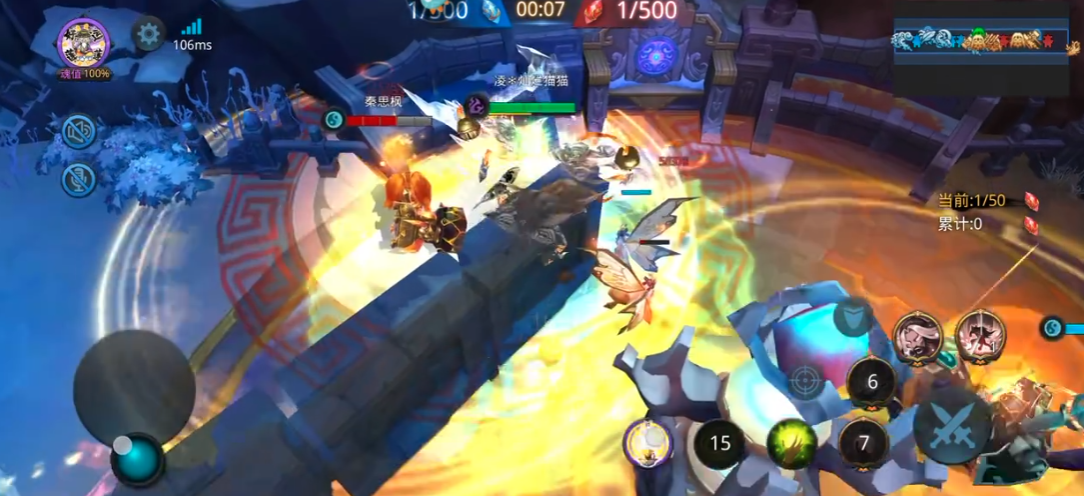Tap the crossed swords basic attack button
Image resolution: width=1084 pixels, height=496 pixels.
pos(951,426)
